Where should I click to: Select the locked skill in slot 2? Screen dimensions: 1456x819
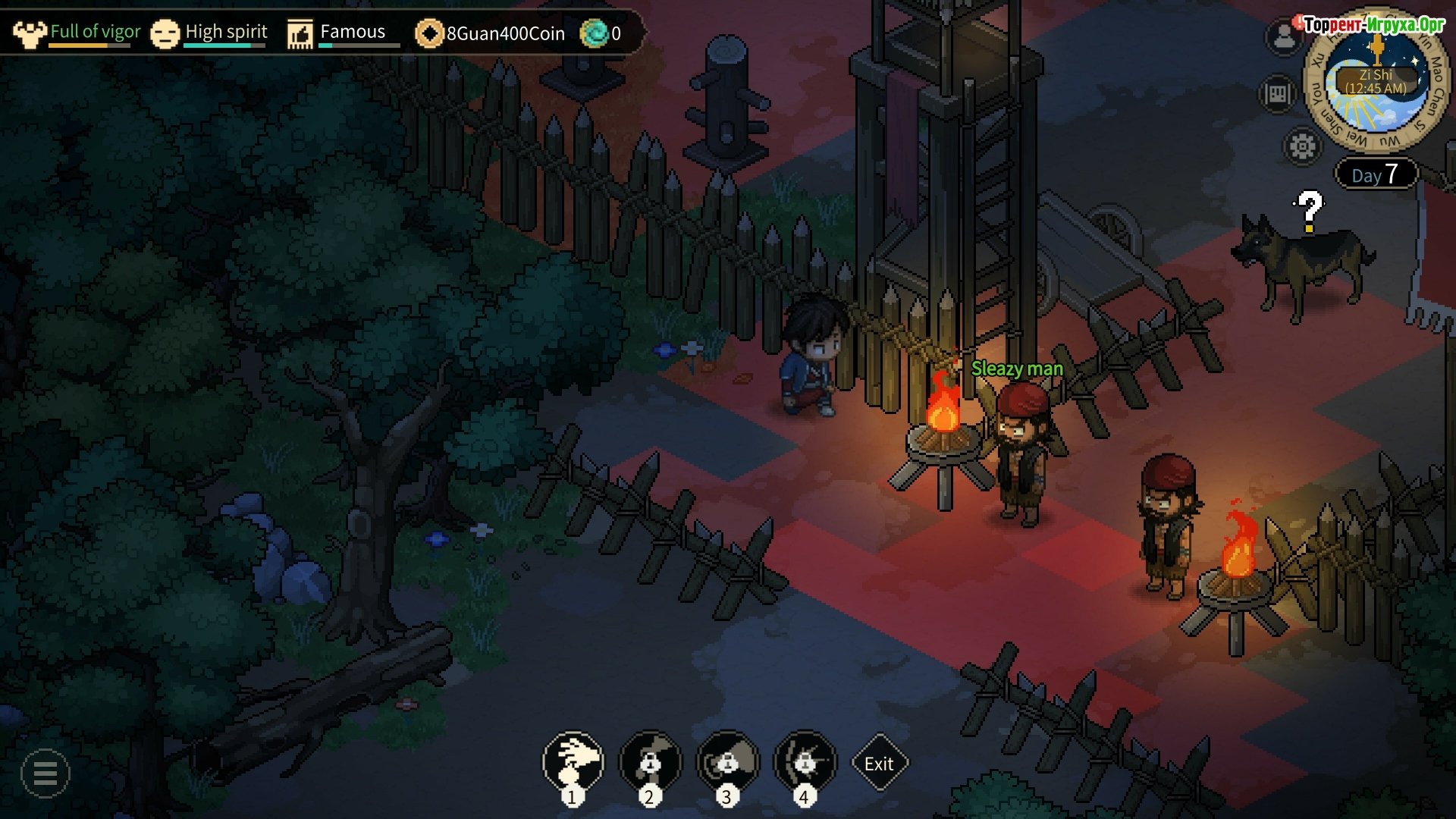pyautogui.click(x=650, y=761)
